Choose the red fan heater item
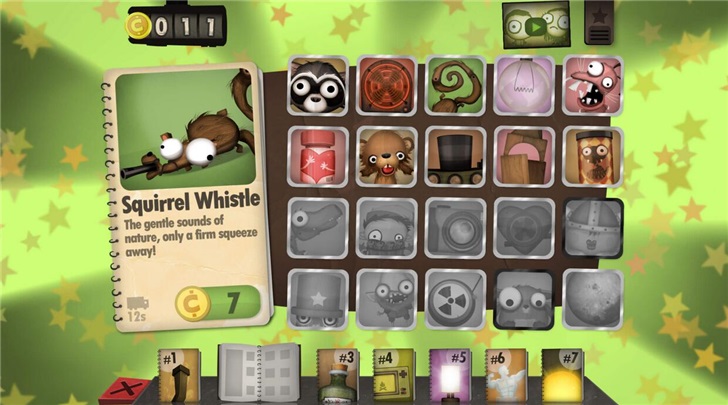The image size is (728, 405). click(x=386, y=86)
